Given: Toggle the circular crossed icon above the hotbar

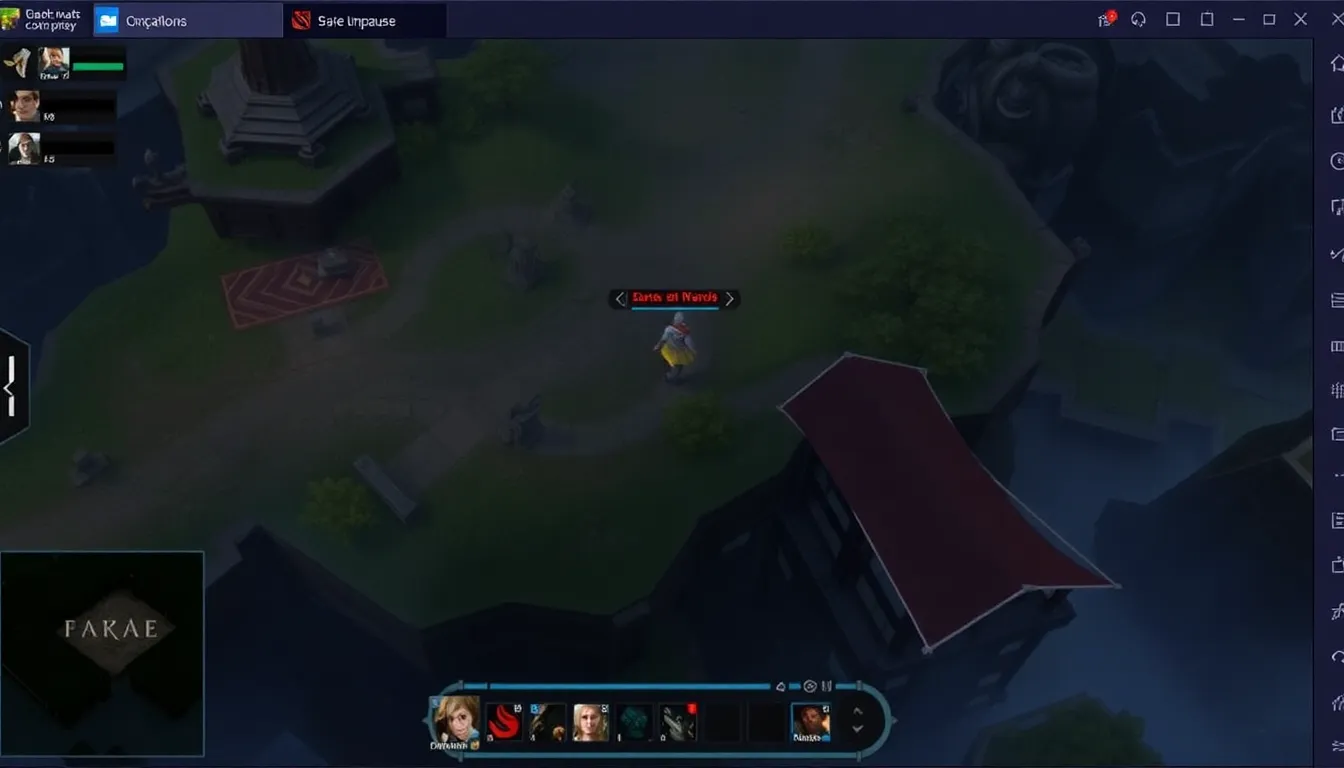Looking at the screenshot, I should coord(809,686).
